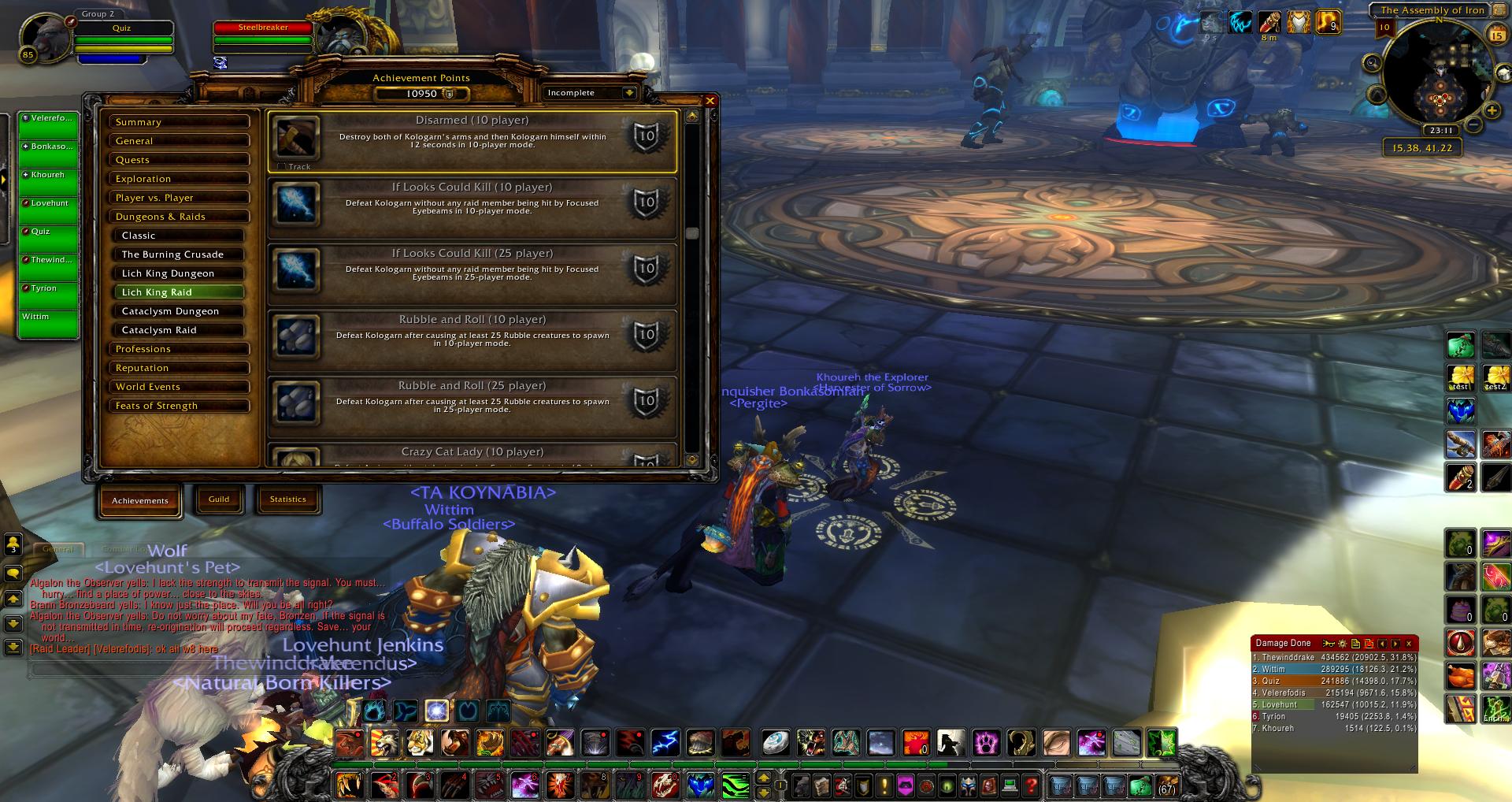This screenshot has width=1512, height=802.
Task: Select Lovehunt in the raid frames
Action: [49, 210]
